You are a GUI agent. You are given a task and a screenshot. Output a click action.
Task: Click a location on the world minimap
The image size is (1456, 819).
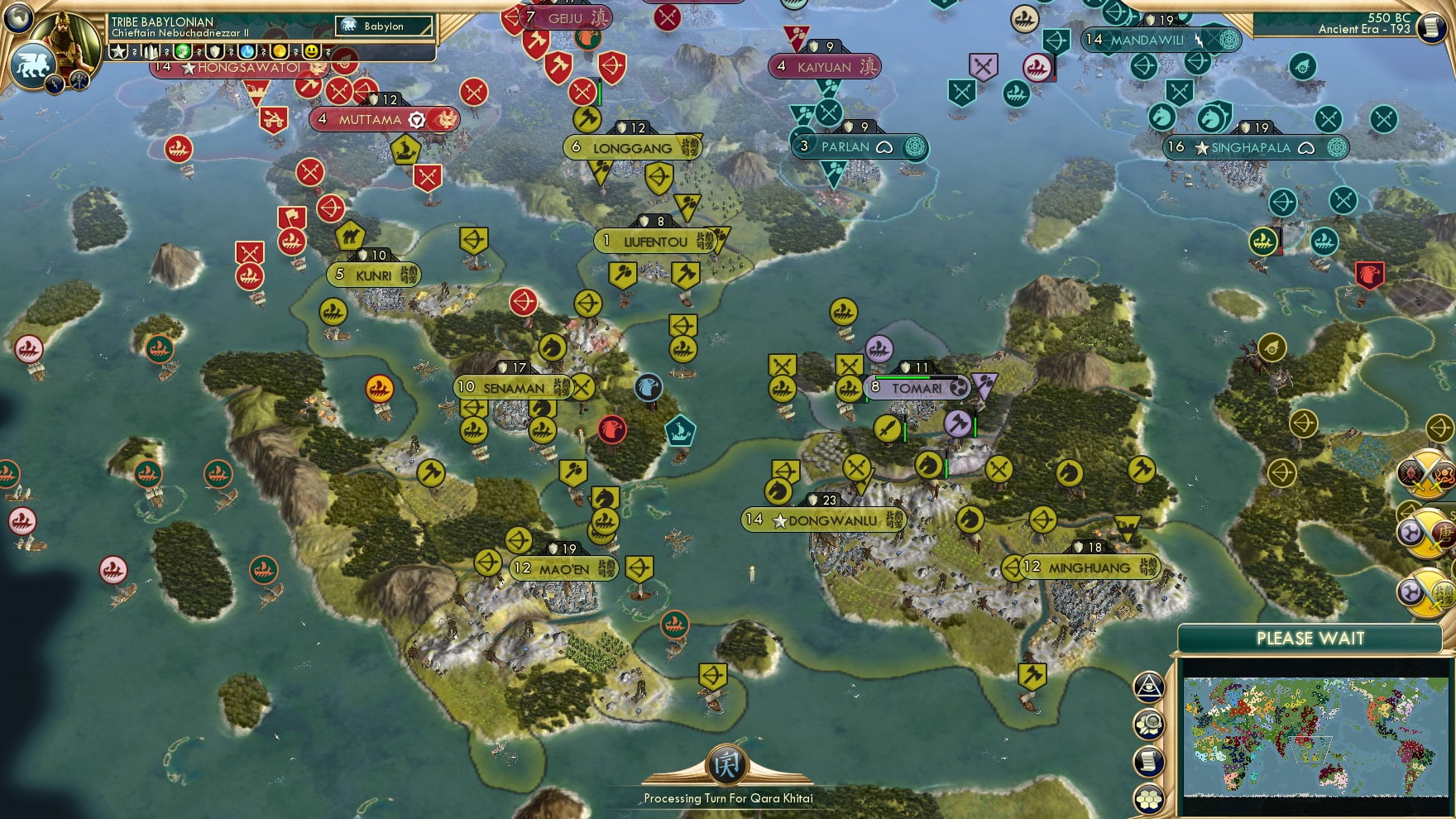click(x=1315, y=736)
